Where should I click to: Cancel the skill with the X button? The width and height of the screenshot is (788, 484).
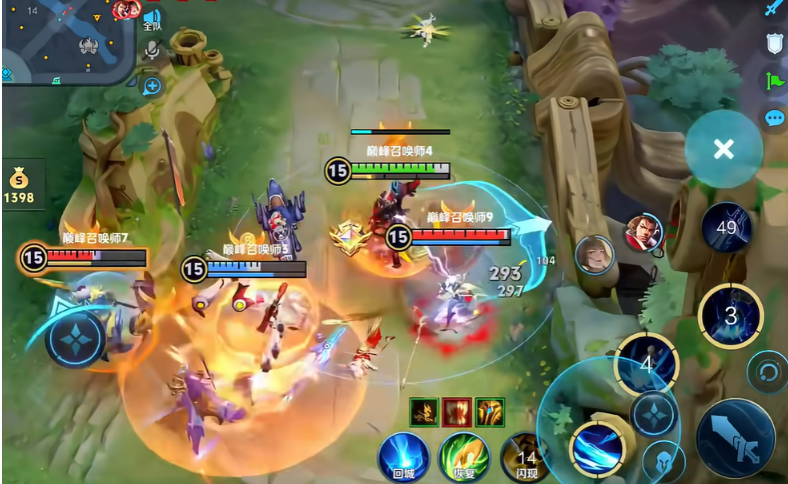point(723,149)
